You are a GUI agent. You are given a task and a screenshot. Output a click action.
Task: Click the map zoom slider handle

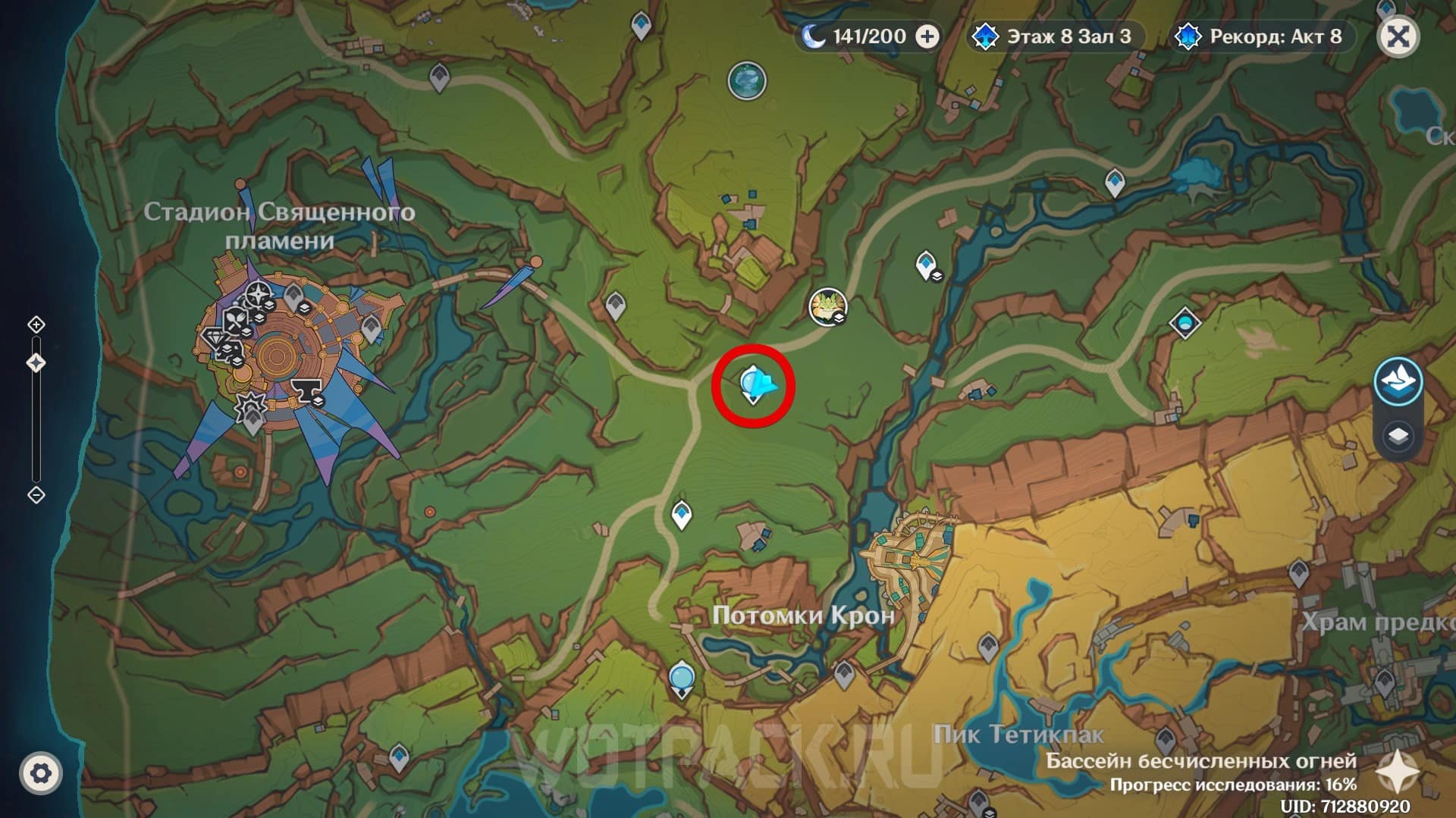pos(36,363)
